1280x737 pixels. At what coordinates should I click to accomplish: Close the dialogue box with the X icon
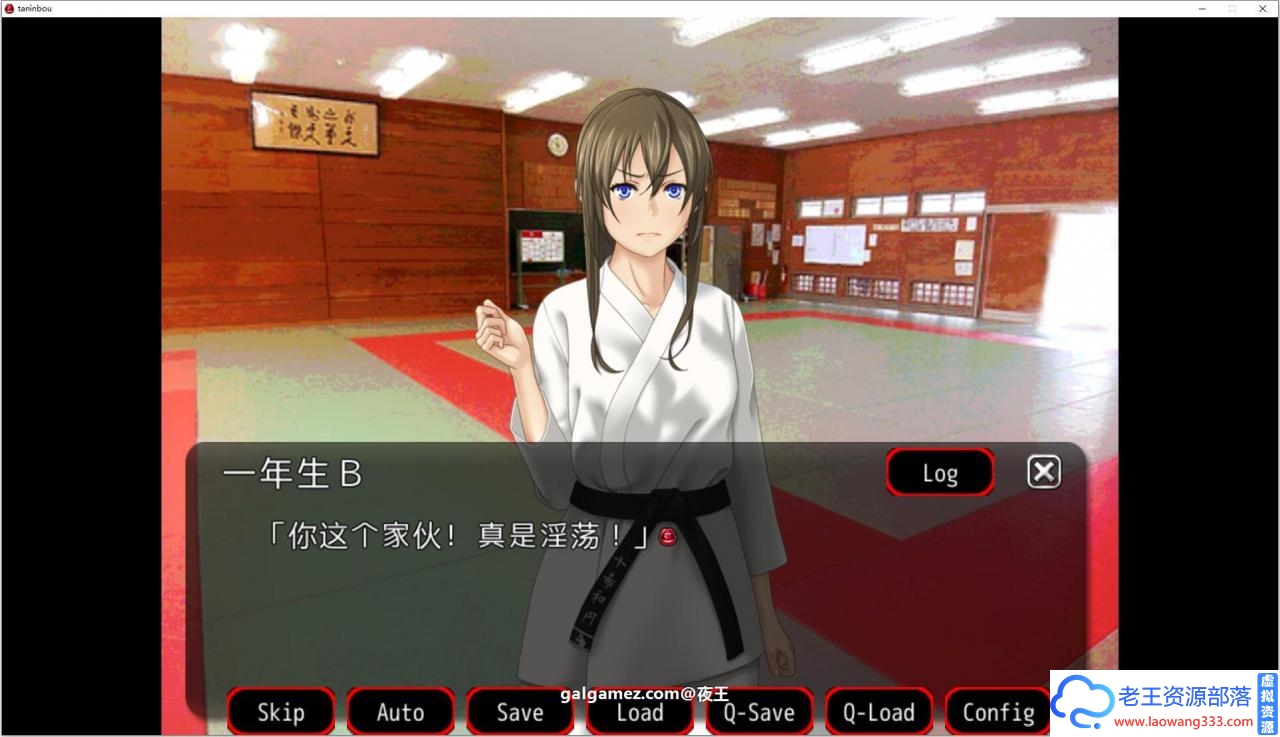(x=1043, y=471)
